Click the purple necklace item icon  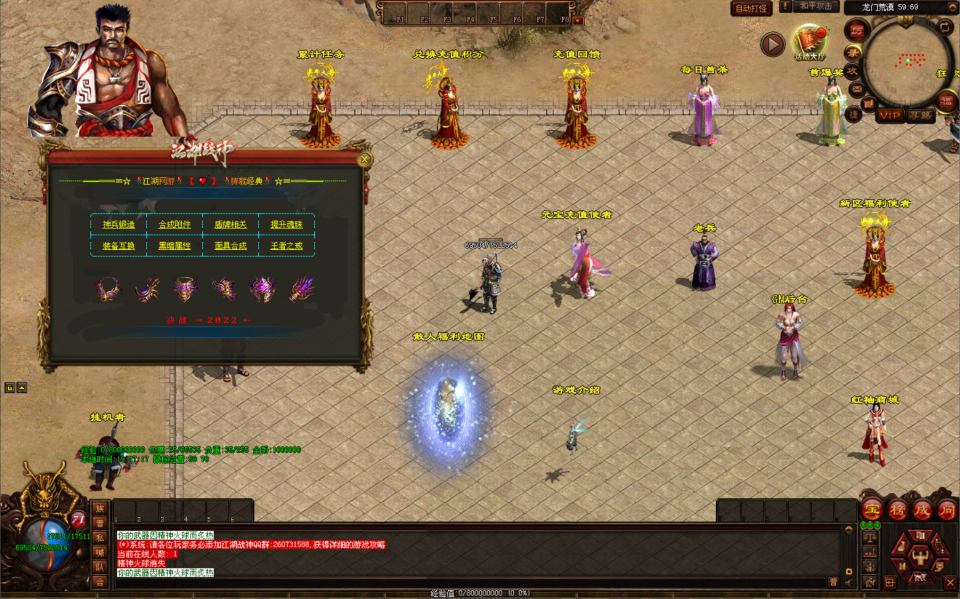106,289
